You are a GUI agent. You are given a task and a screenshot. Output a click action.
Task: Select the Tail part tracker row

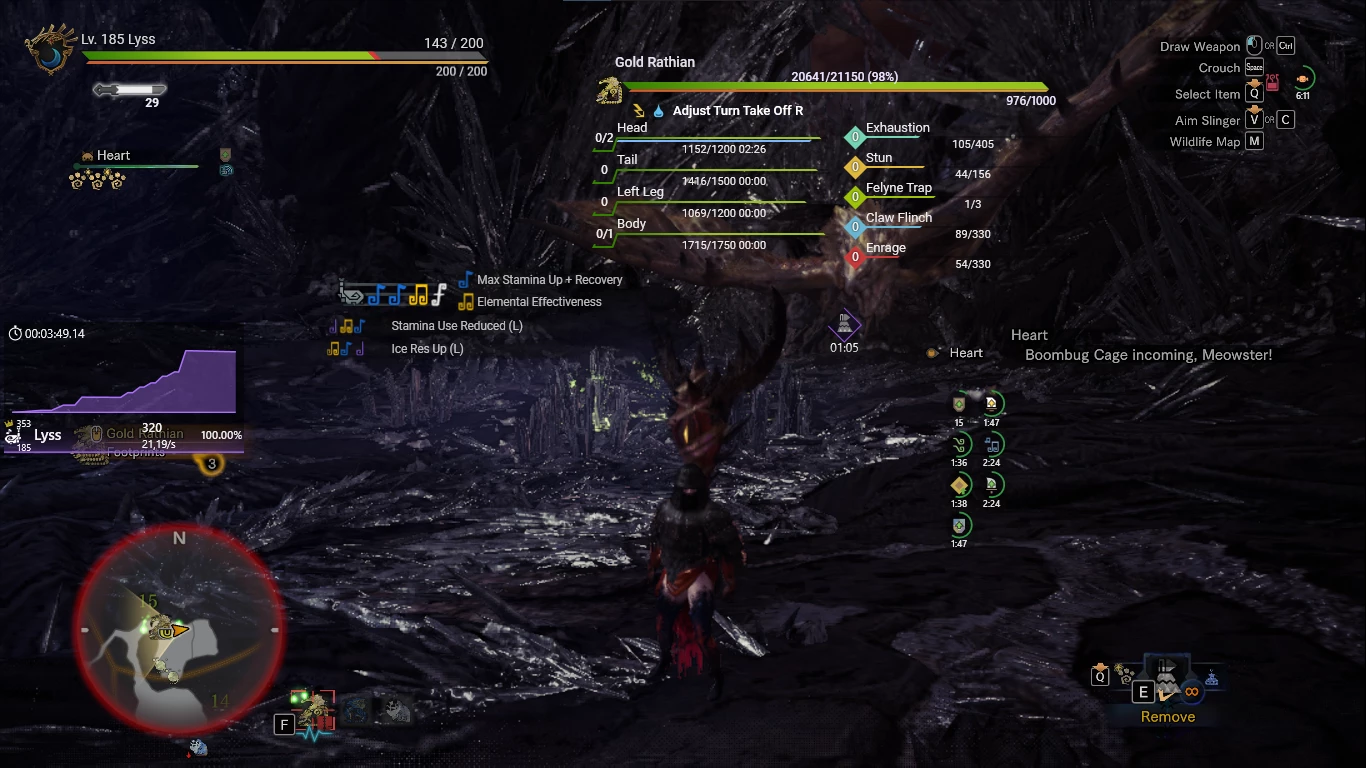[x=705, y=169]
